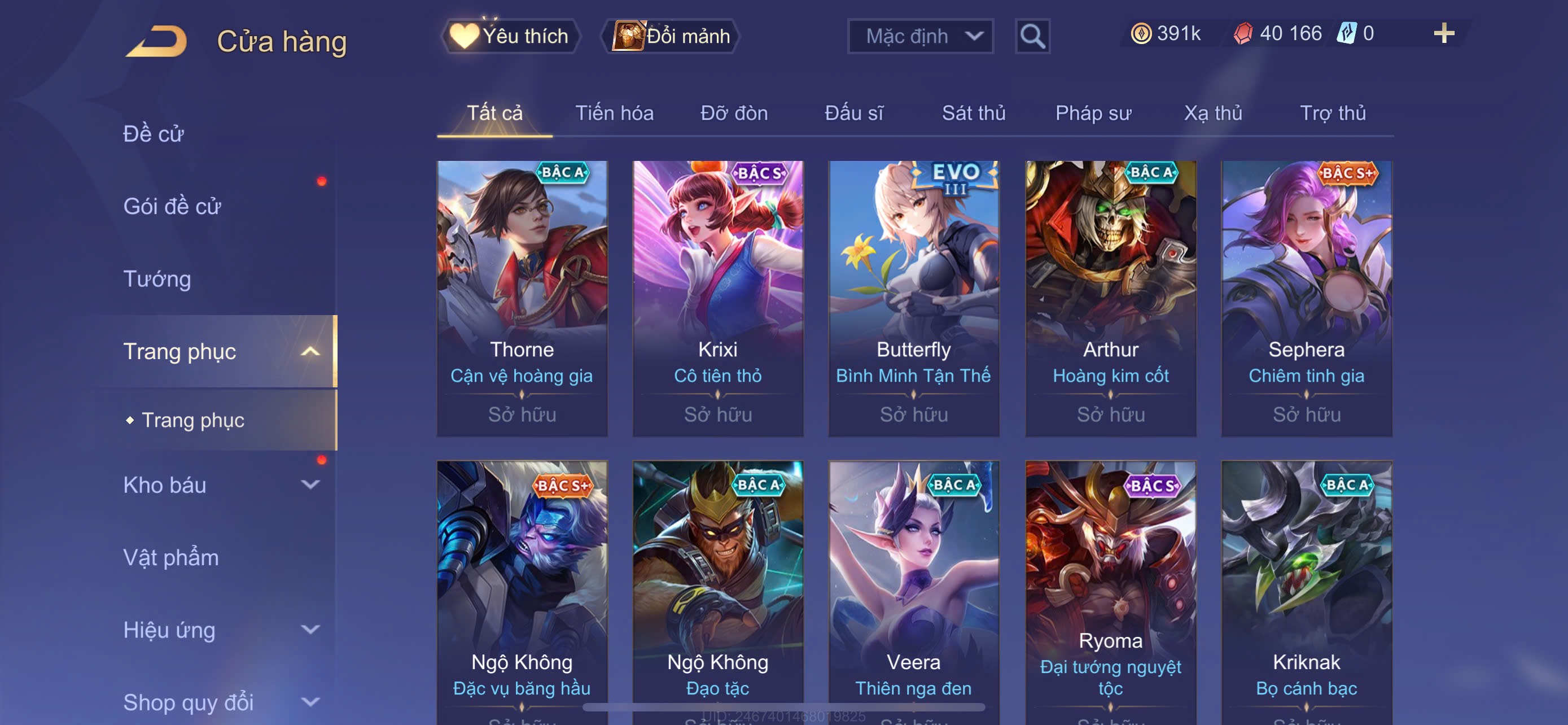The height and width of the screenshot is (725, 1568).
Task: Open the Yêu thích favorites list
Action: click(511, 36)
